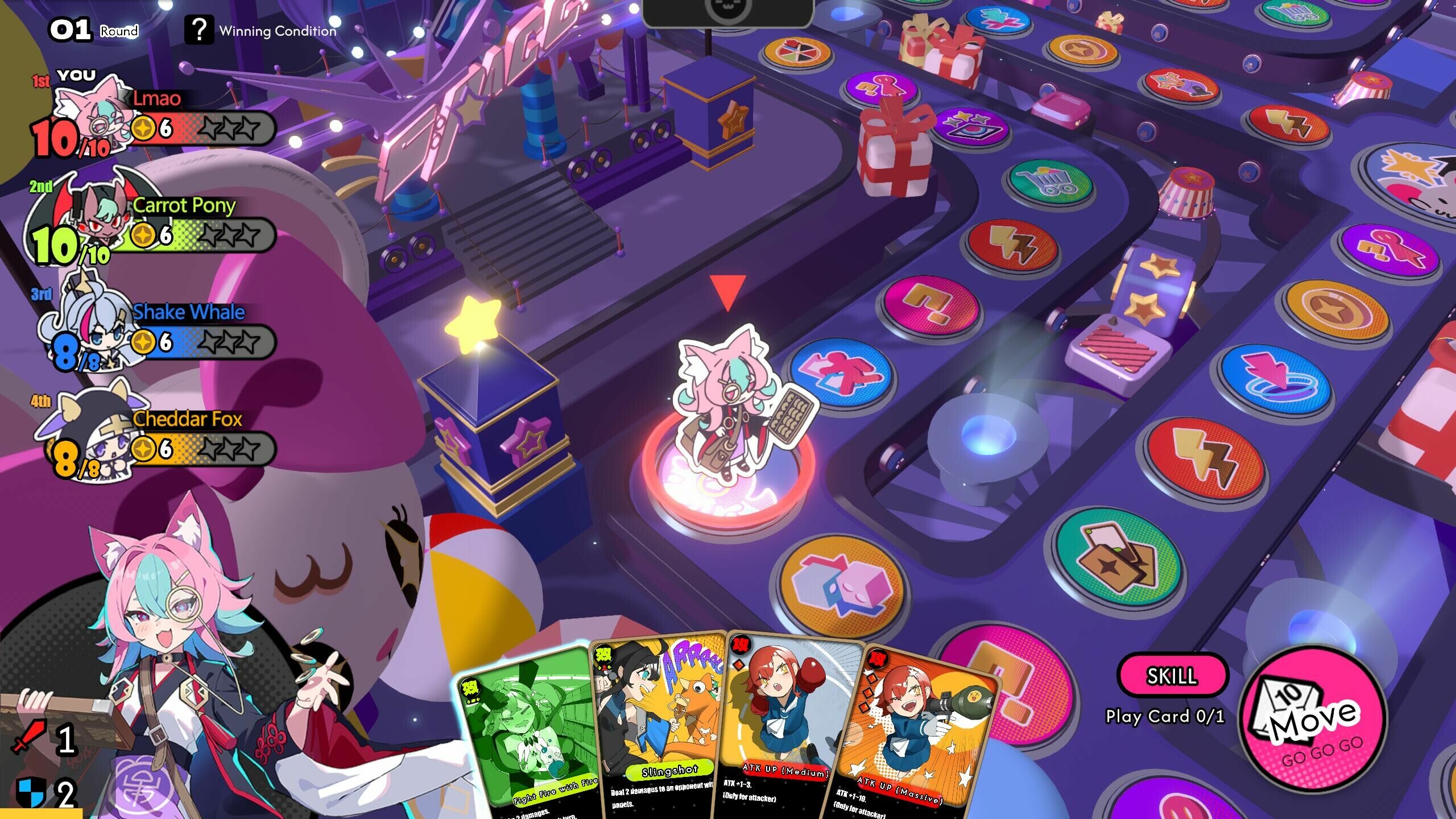Viewport: 1456px width, 819px height.
Task: Open the SKILL menu
Action: coord(1173,676)
